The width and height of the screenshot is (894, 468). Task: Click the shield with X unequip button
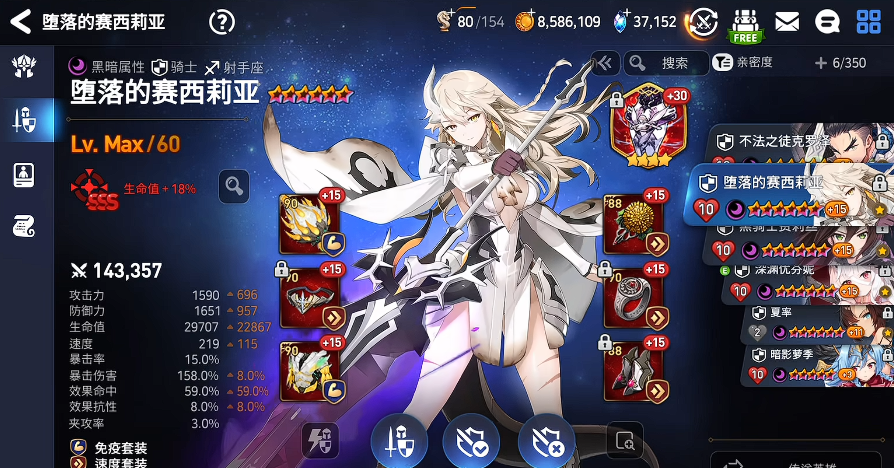547,442
